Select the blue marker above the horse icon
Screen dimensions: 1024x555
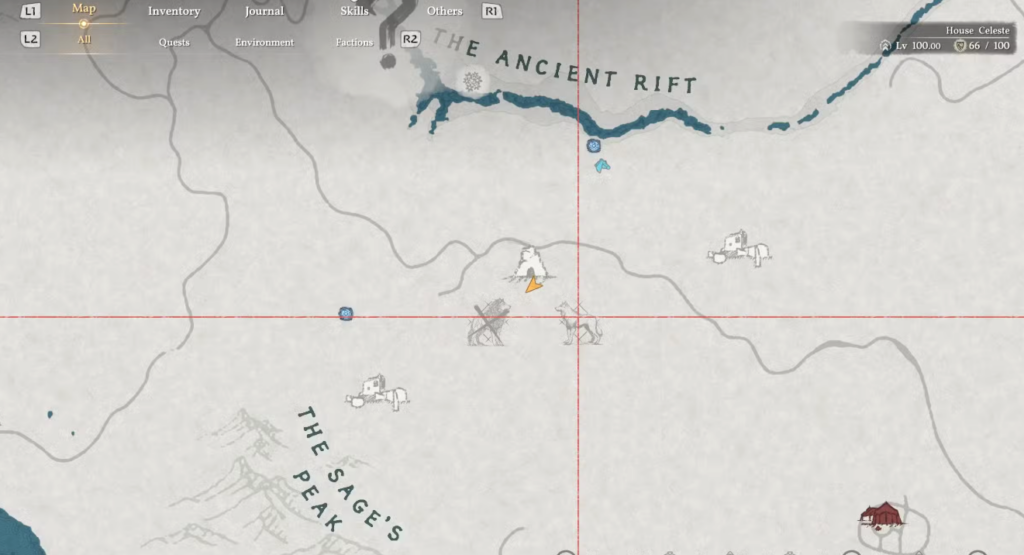click(593, 146)
